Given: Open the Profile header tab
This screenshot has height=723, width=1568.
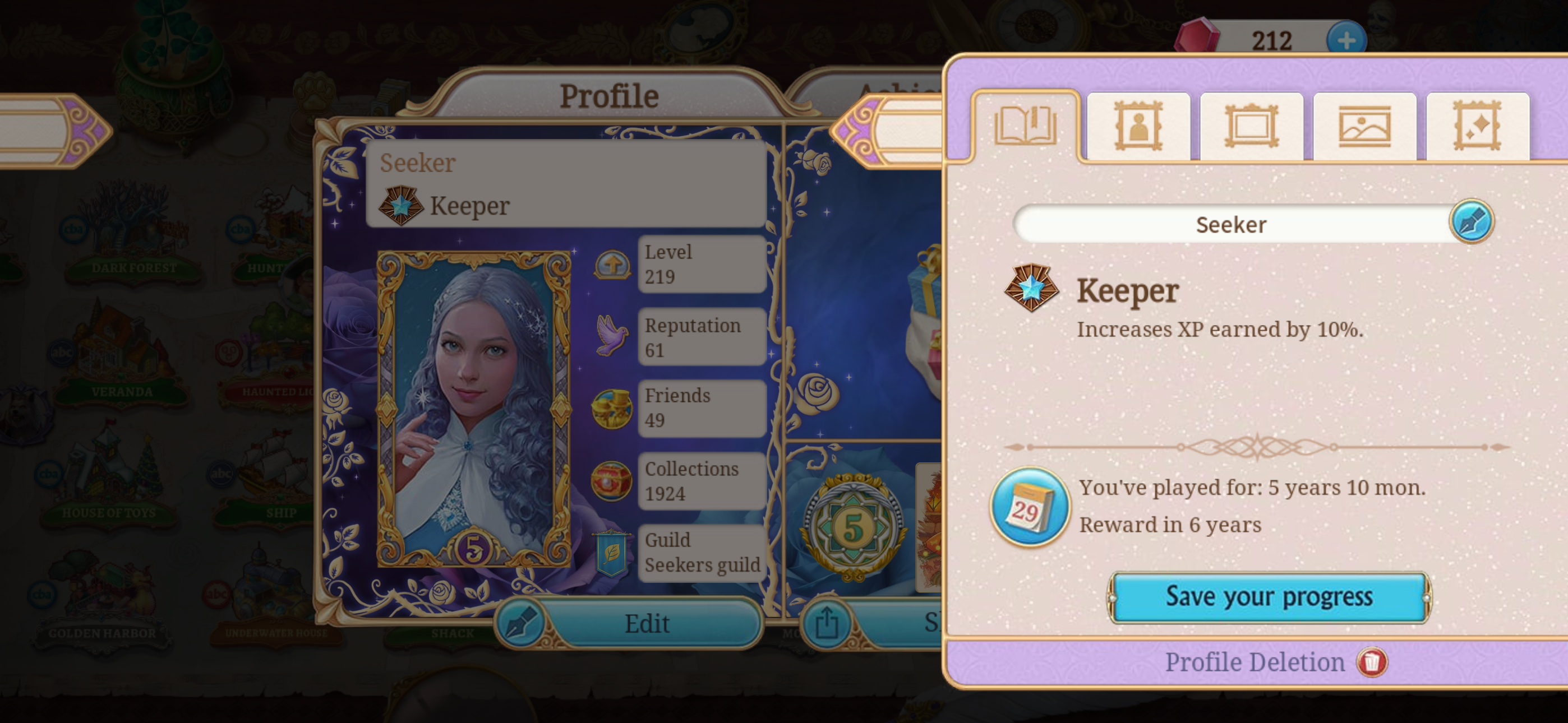Looking at the screenshot, I should point(608,96).
